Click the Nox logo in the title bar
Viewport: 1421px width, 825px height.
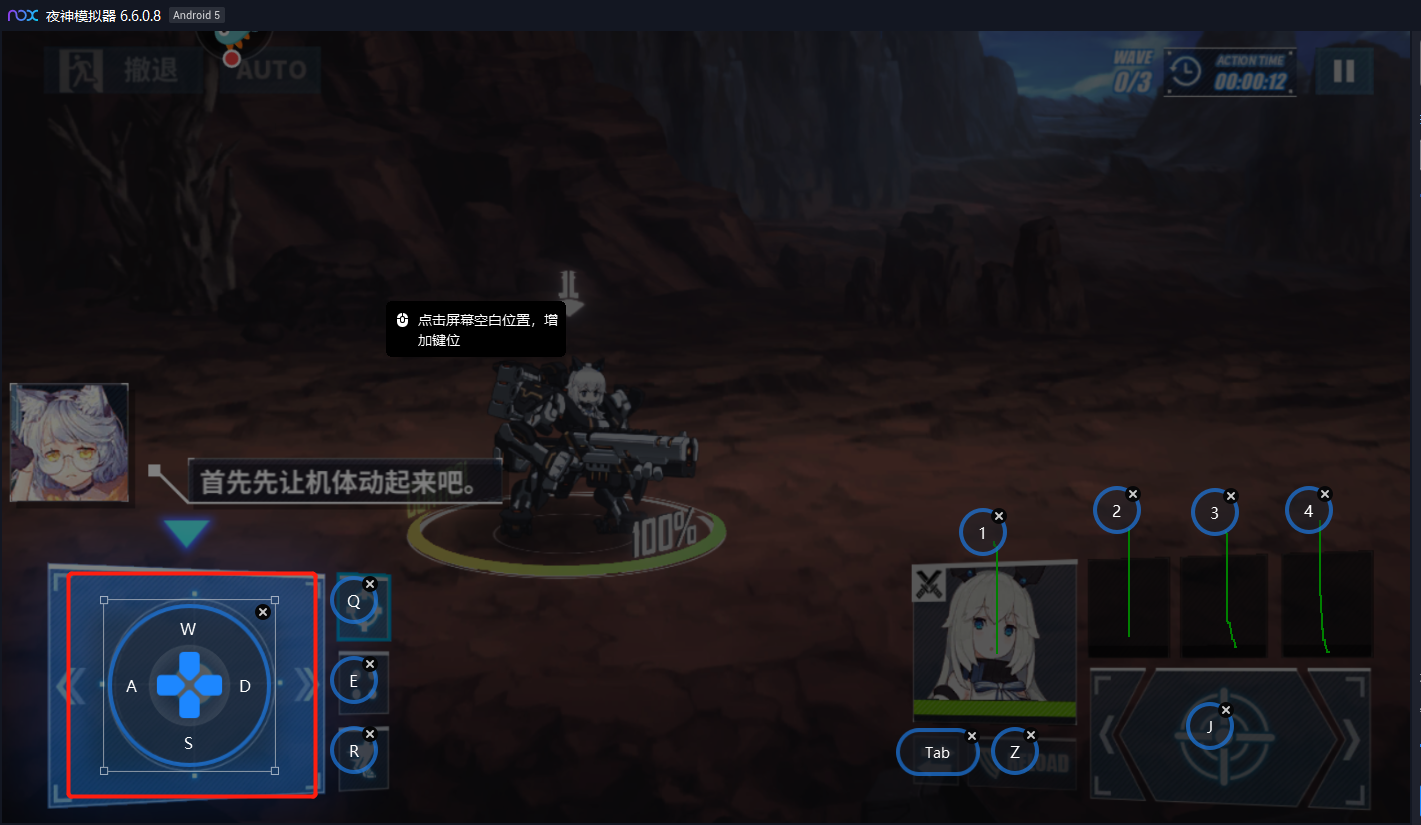point(22,15)
